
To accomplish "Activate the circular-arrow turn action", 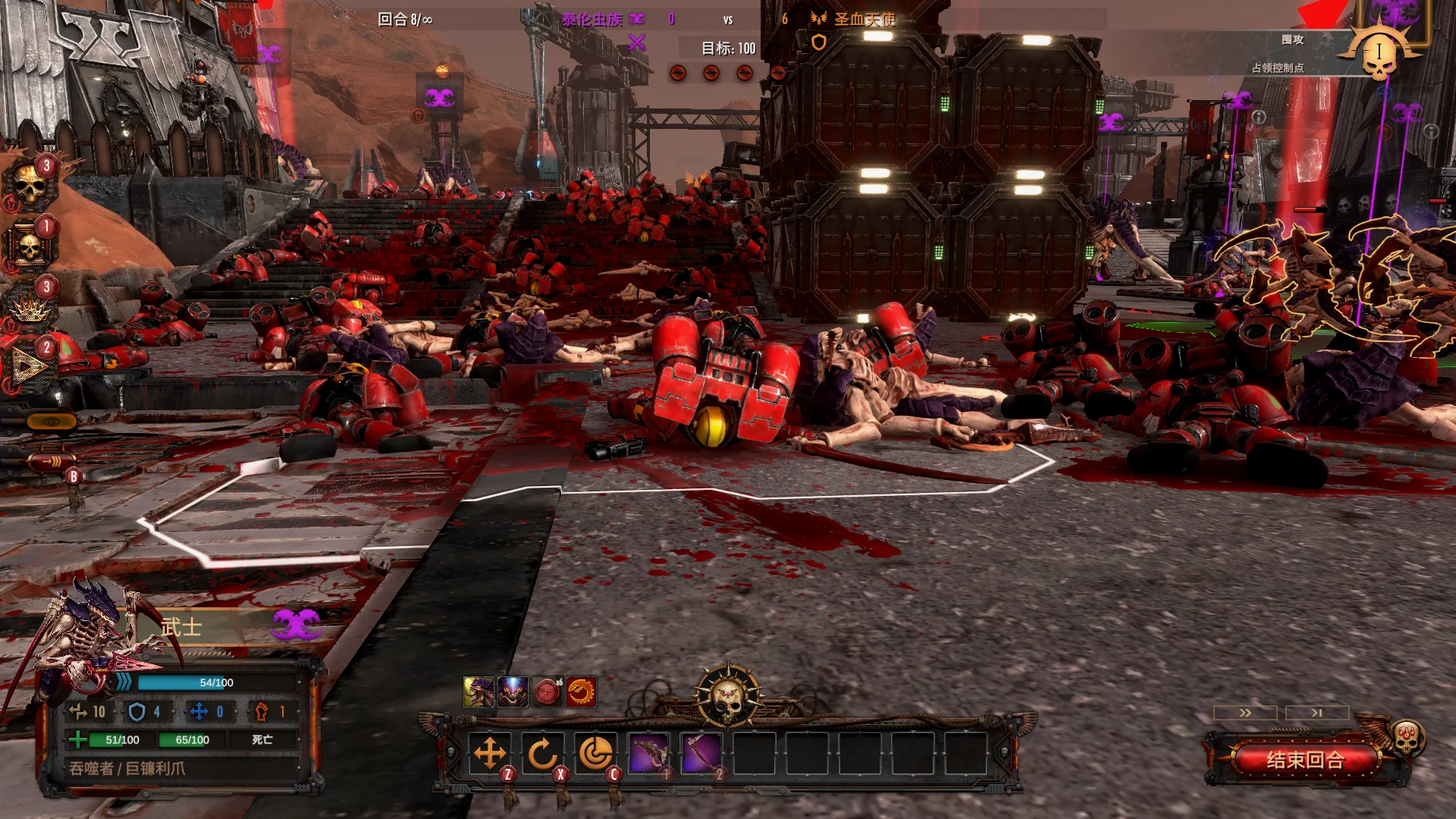I will (542, 754).
